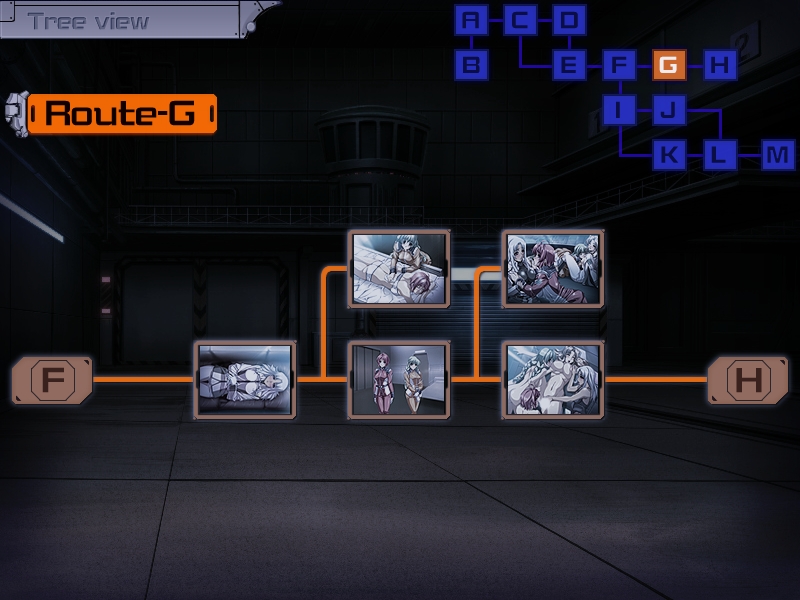Jump to route C node
Image resolution: width=800 pixels, height=600 pixels.
click(x=520, y=20)
